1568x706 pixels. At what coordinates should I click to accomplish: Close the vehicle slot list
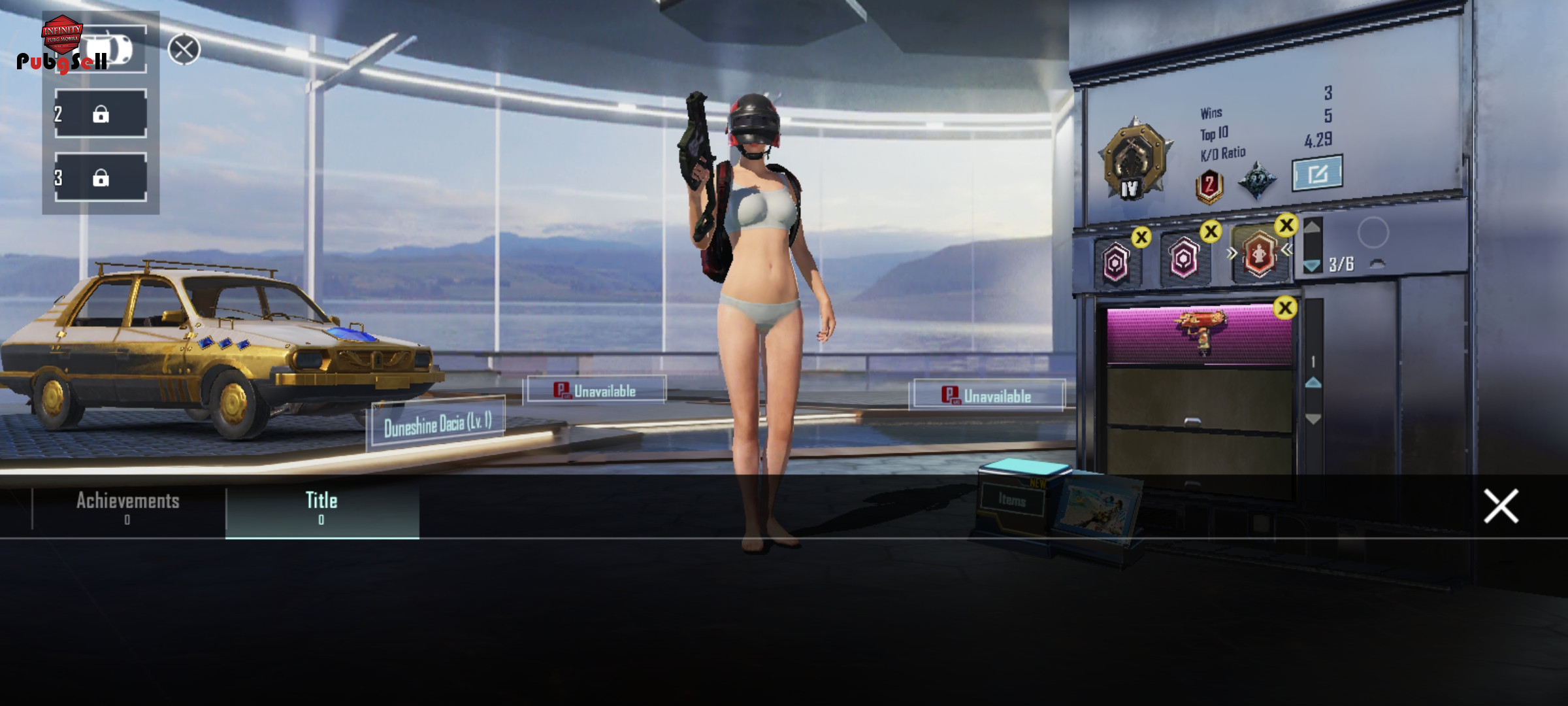click(x=184, y=49)
